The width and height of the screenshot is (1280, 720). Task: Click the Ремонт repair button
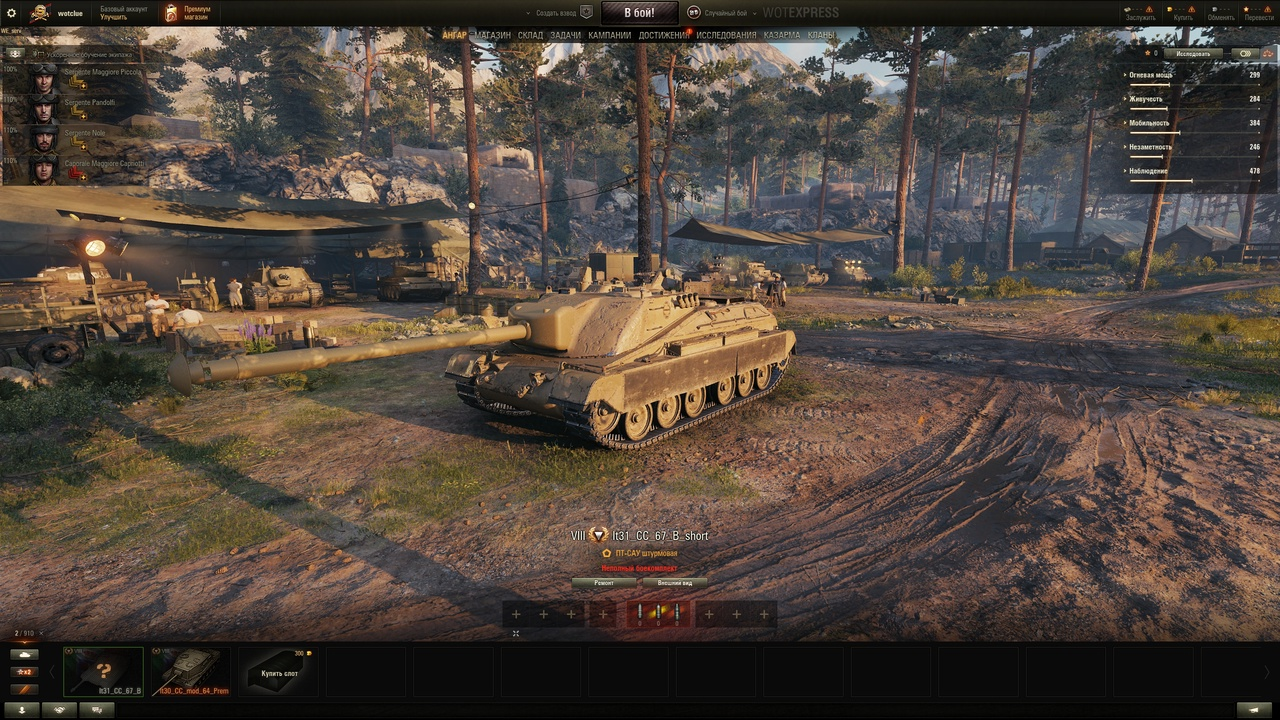(x=604, y=582)
